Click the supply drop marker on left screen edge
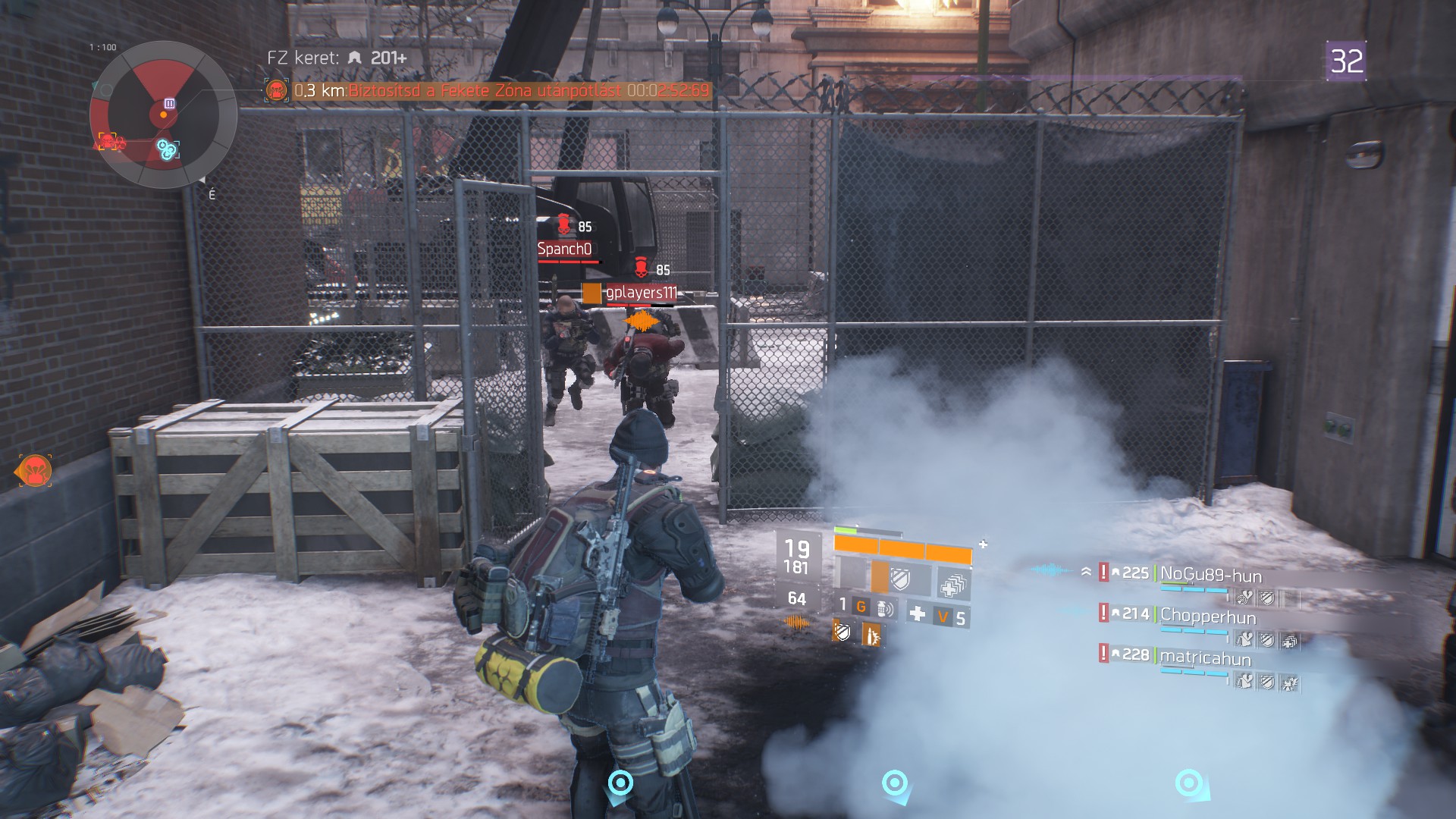Viewport: 1456px width, 819px height. [x=34, y=471]
